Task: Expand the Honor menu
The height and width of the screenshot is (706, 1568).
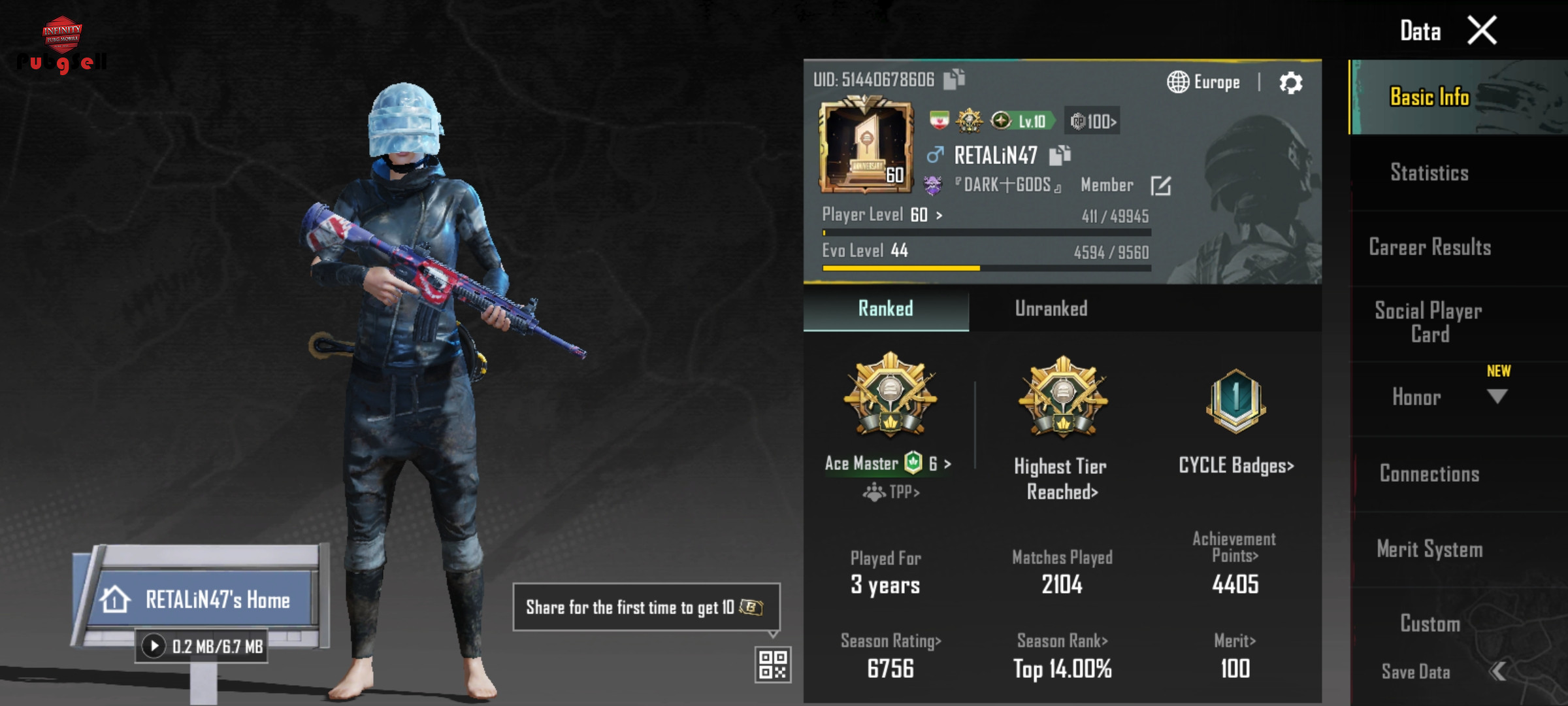Action: coord(1496,397)
